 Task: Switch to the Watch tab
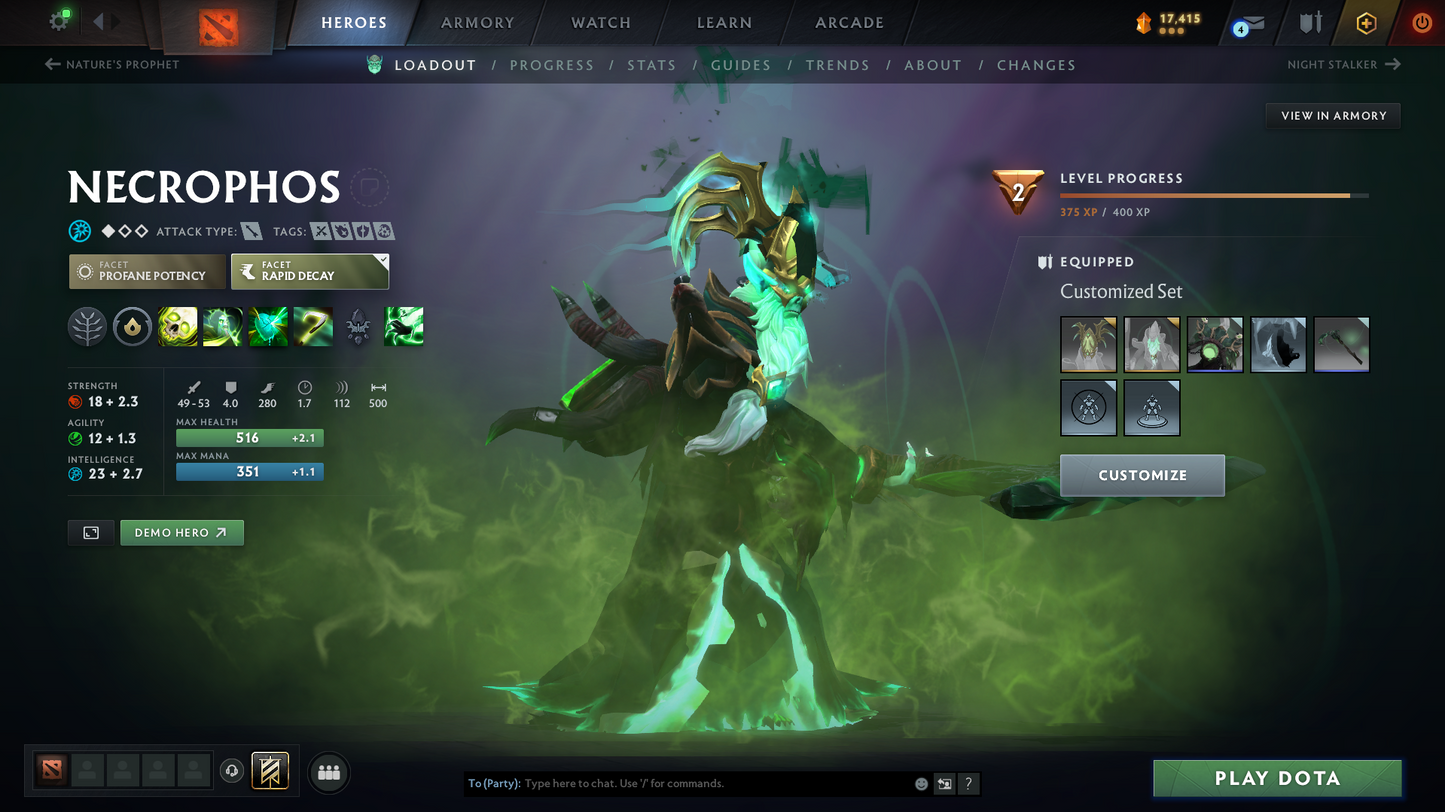click(x=600, y=23)
